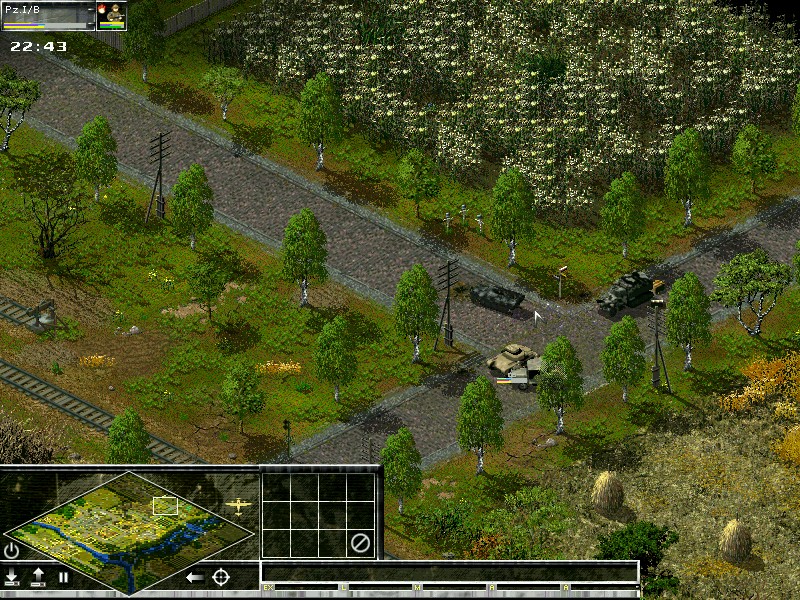800x600 pixels.
Task: Click the up-arrow unload icon
Action: click(38, 577)
